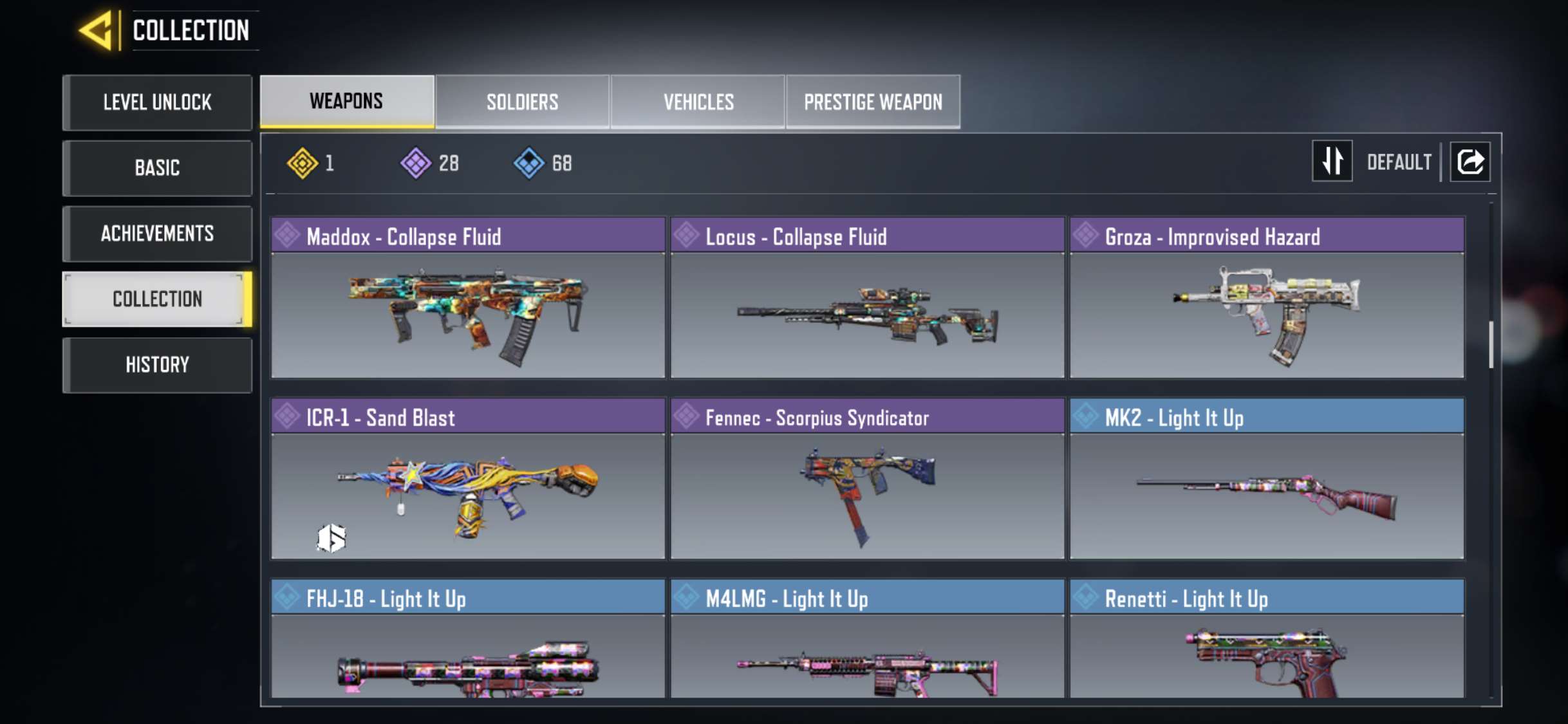Image resolution: width=1568 pixels, height=724 pixels.
Task: Open the LEVEL UNLOCK section
Action: (156, 102)
